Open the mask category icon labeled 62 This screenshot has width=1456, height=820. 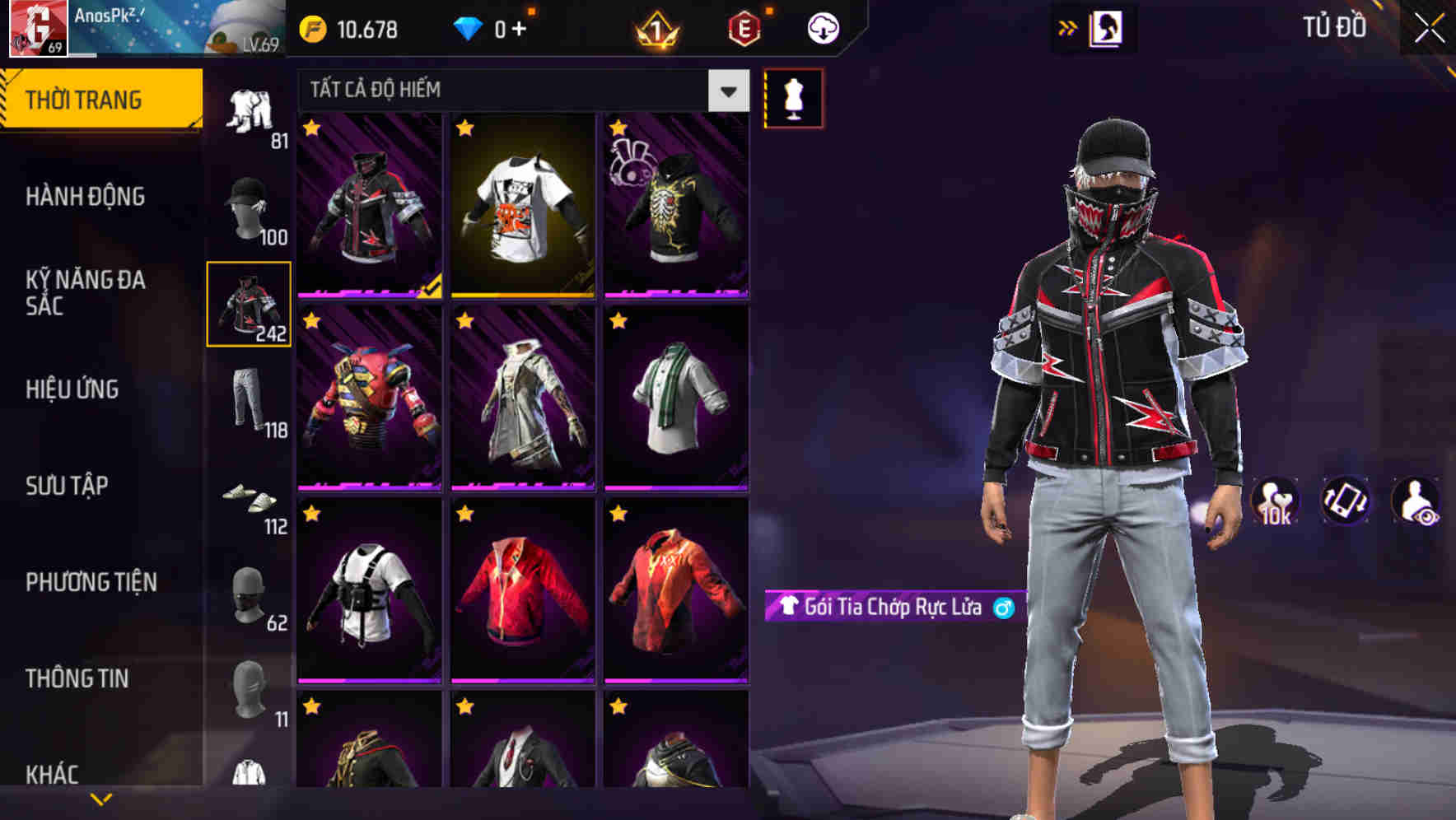tap(247, 597)
